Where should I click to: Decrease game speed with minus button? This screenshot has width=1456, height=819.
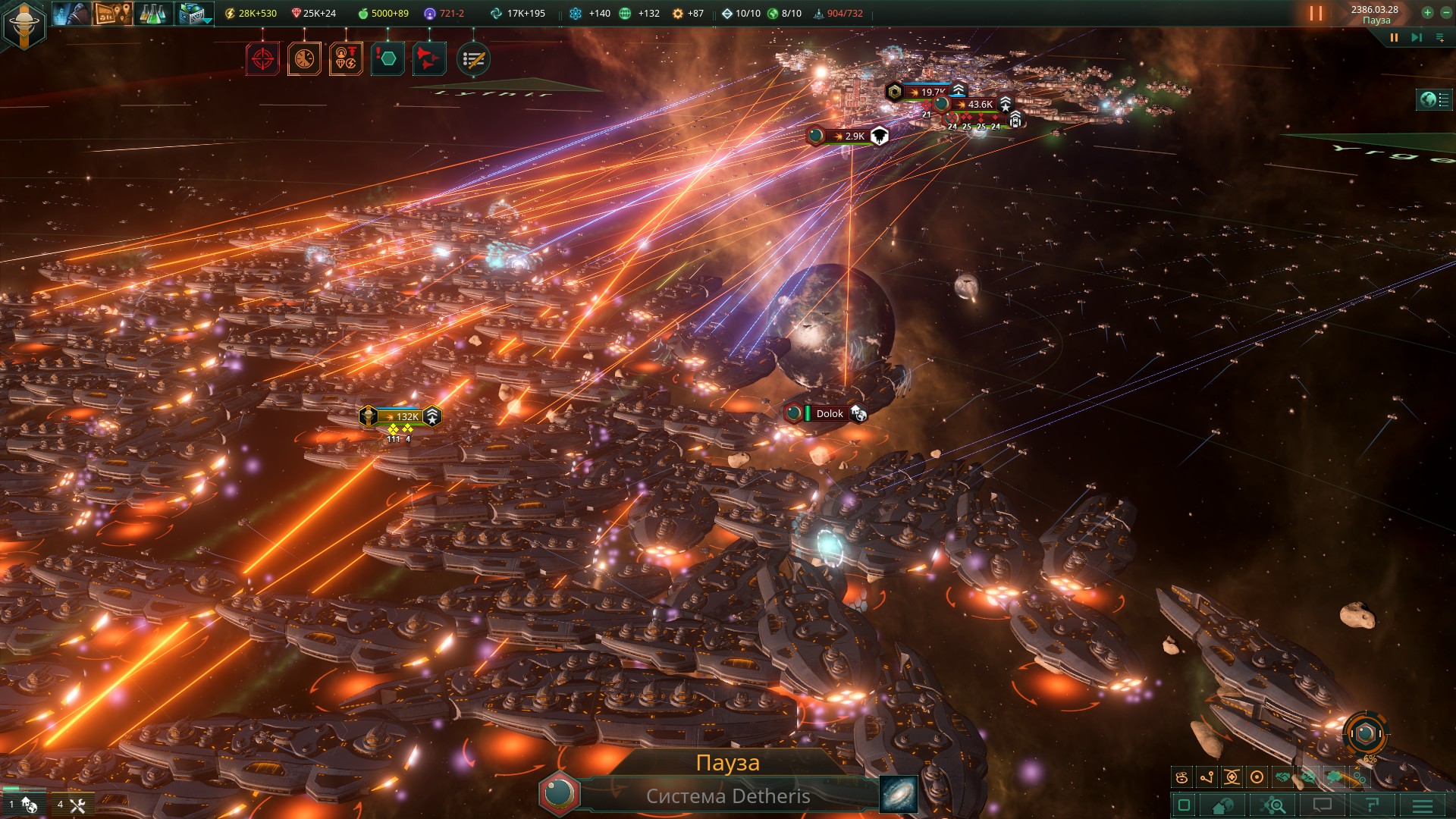[x=1445, y=13]
